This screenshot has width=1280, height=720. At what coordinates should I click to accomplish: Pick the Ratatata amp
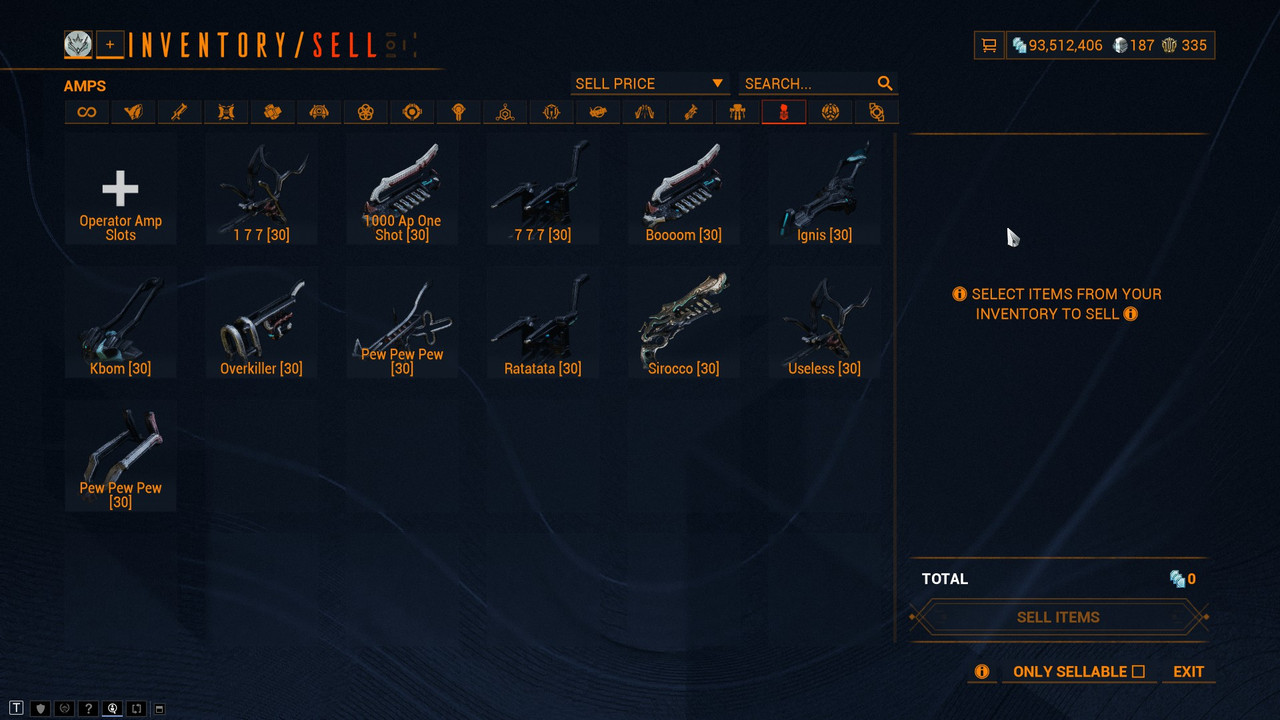tap(543, 325)
